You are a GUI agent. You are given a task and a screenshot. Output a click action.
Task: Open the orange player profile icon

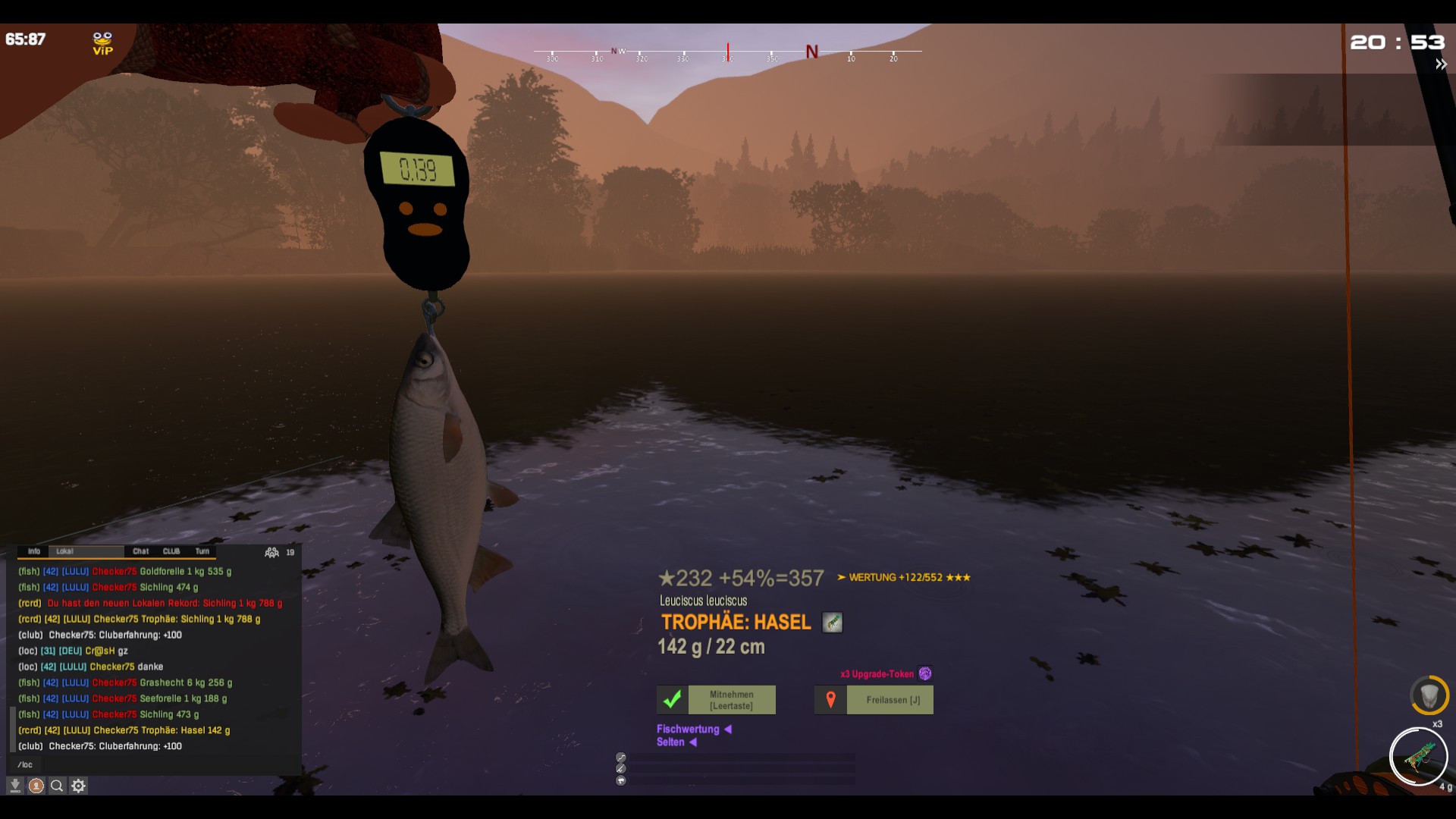coord(36,786)
